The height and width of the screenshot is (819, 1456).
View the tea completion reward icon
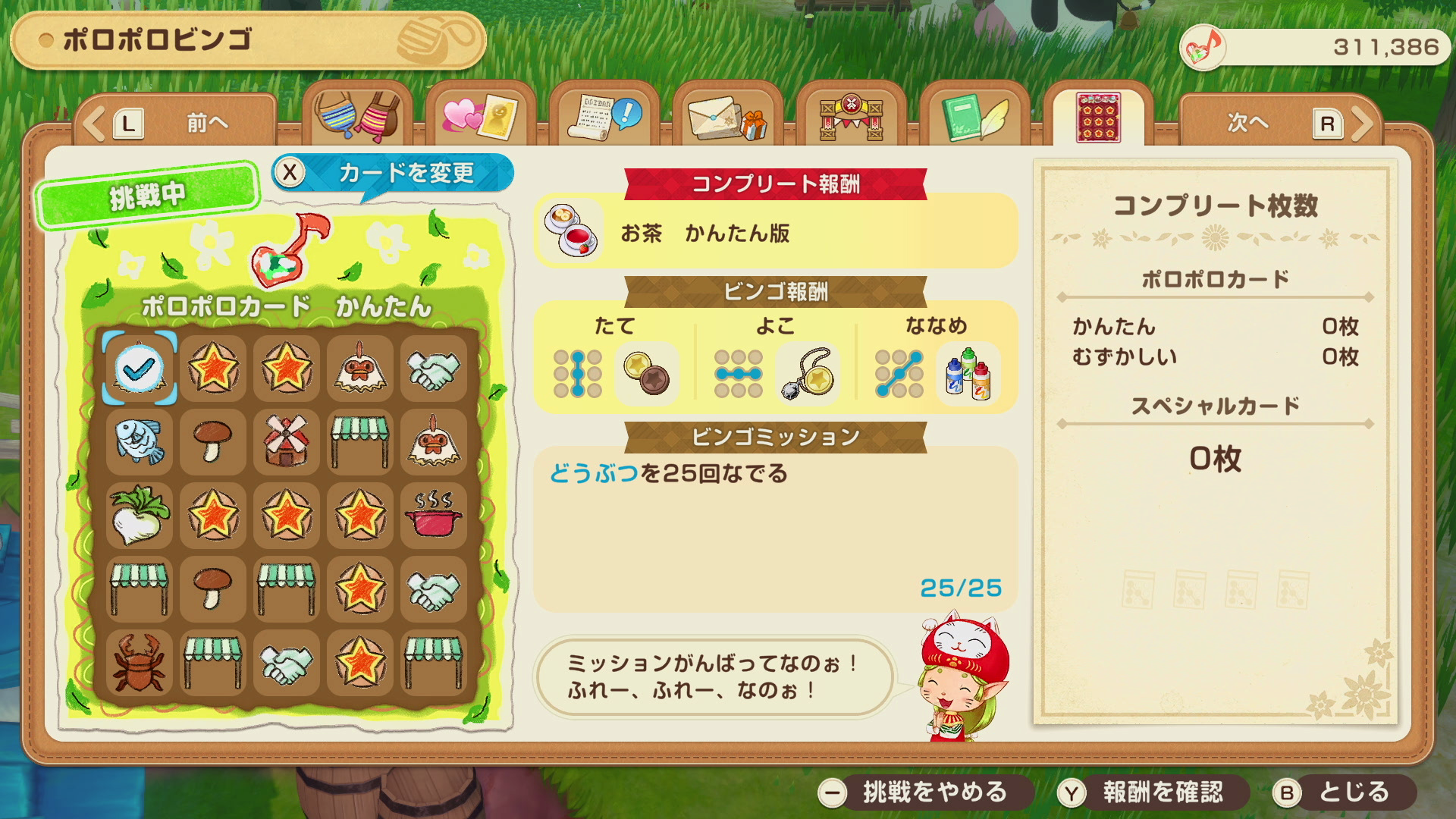571,230
